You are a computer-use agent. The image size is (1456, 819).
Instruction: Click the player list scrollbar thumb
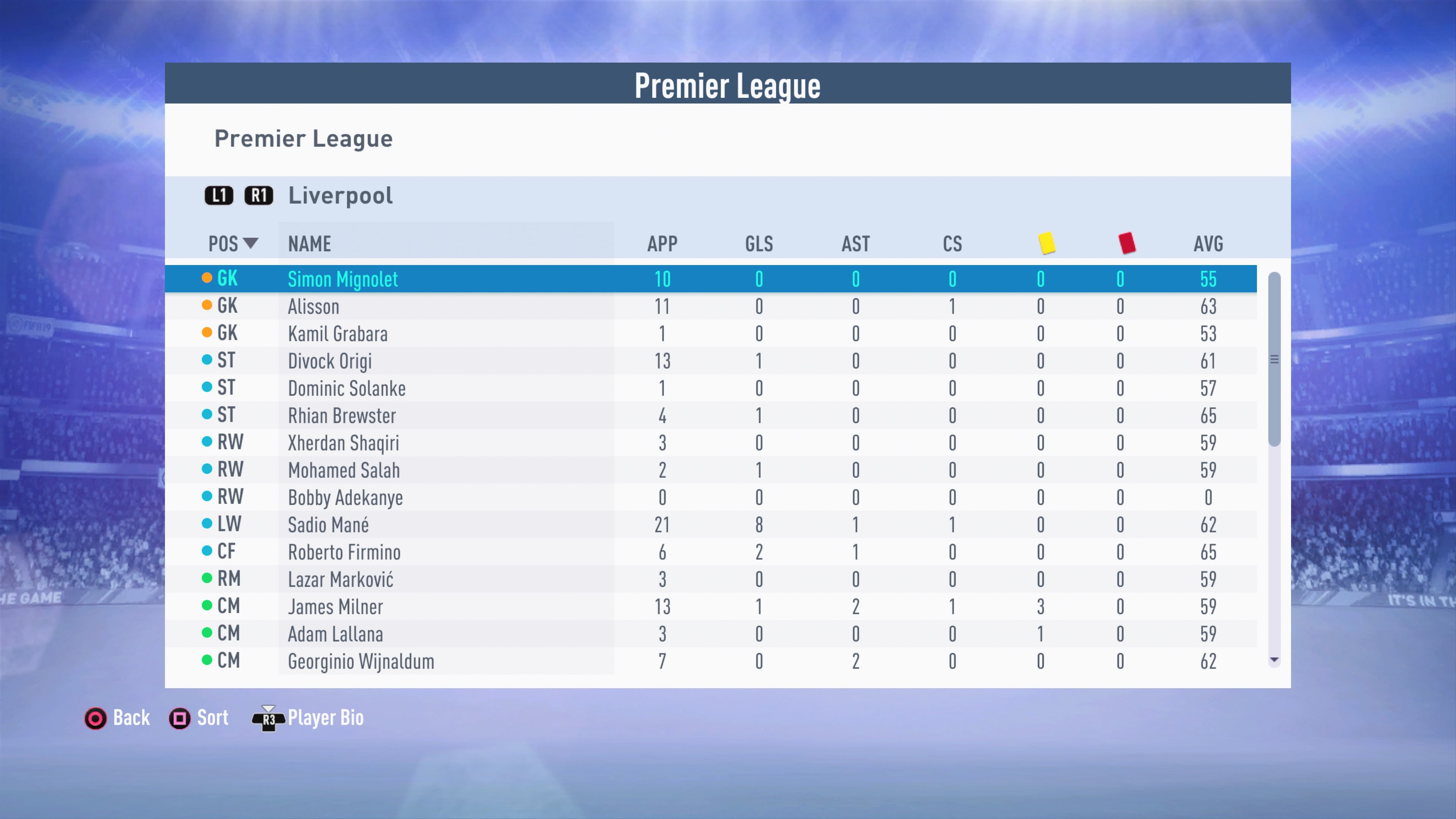(1274, 359)
